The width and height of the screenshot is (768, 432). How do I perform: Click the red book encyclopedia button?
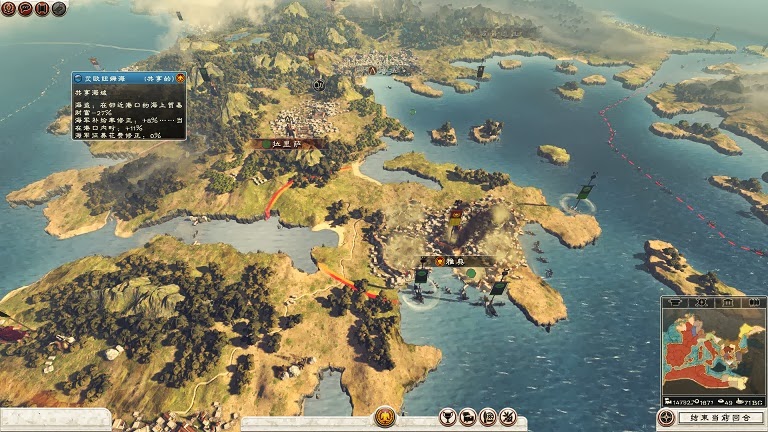tap(42, 9)
